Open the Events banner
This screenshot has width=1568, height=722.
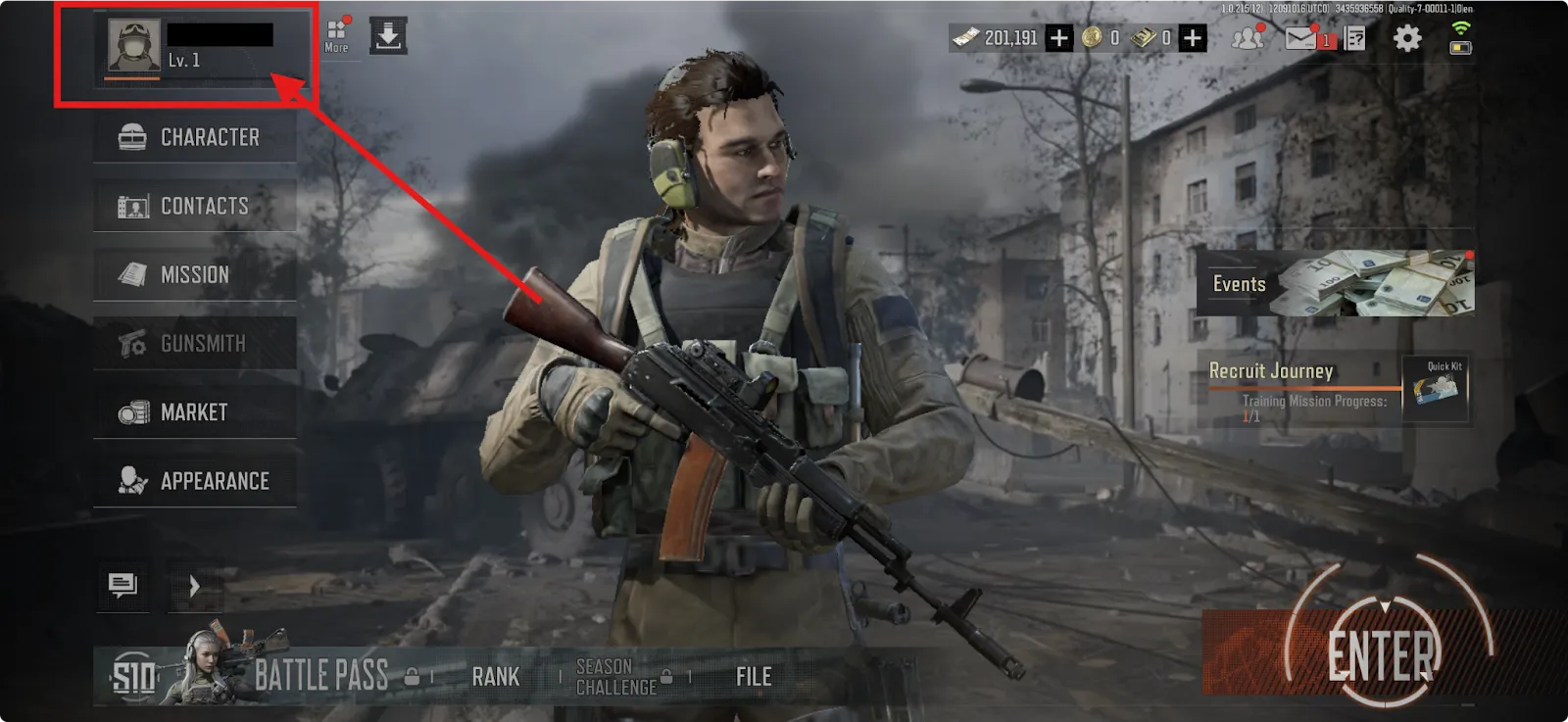point(1338,284)
